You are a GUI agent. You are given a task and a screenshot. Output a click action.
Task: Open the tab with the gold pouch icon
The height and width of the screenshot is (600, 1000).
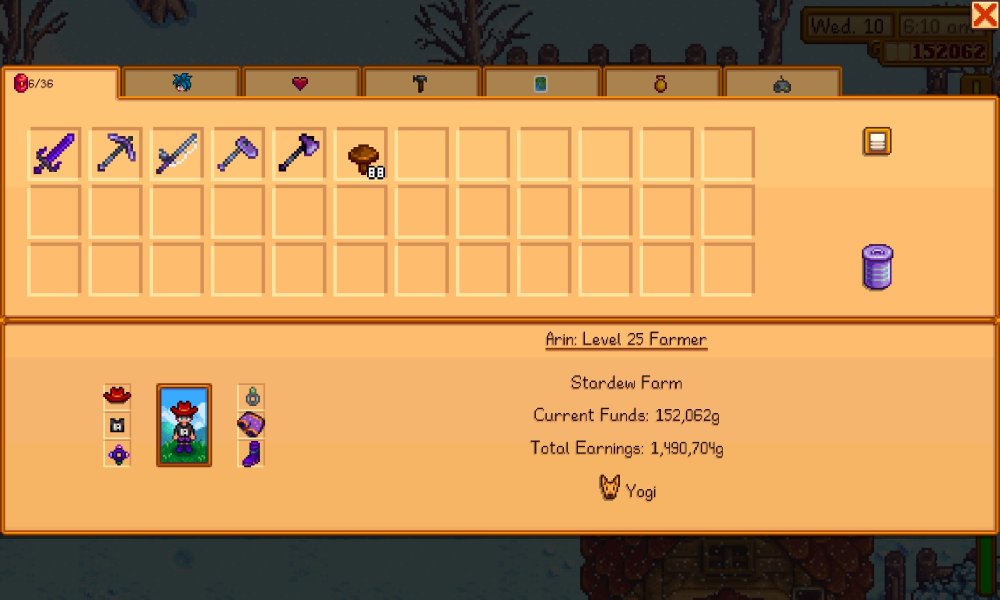[x=661, y=84]
